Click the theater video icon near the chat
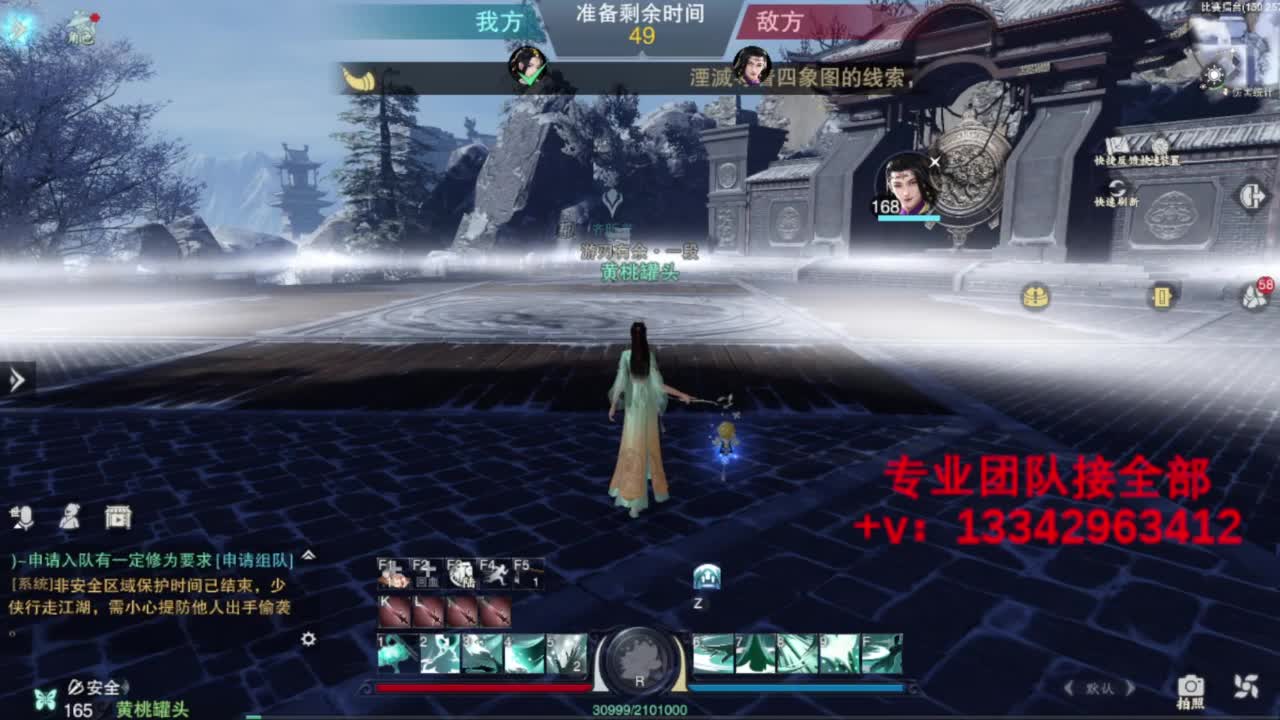 point(117,518)
